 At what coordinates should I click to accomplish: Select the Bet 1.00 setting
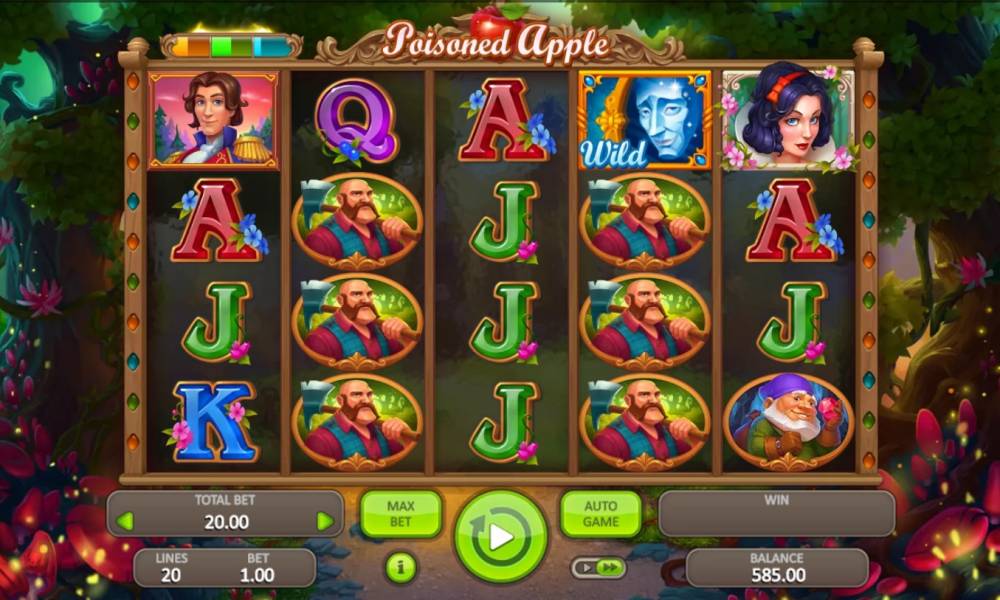point(257,568)
